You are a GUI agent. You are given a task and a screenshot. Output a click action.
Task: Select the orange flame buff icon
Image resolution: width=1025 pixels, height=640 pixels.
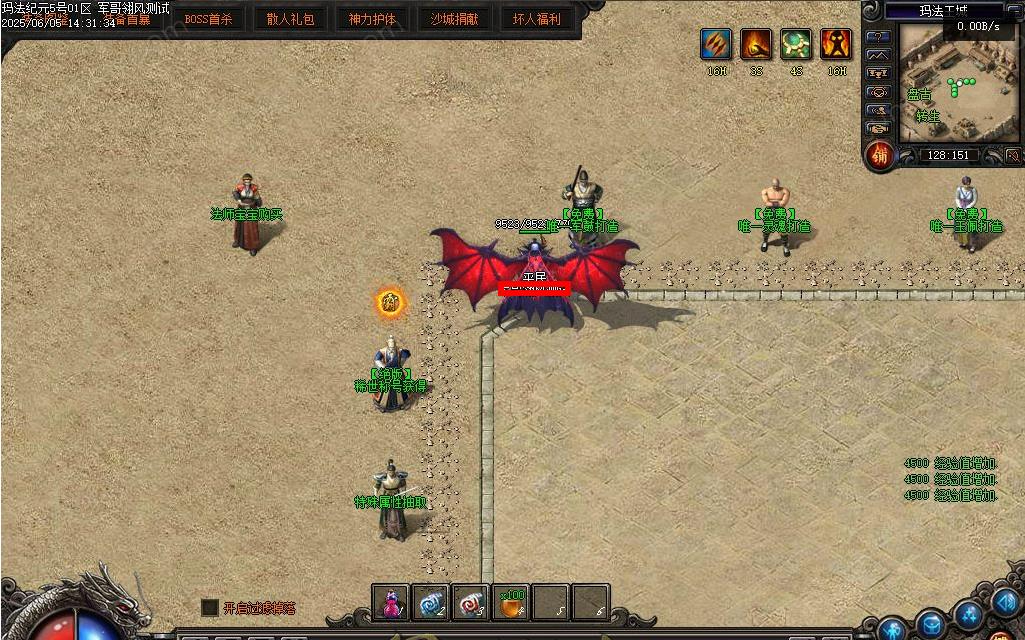(x=756, y=45)
